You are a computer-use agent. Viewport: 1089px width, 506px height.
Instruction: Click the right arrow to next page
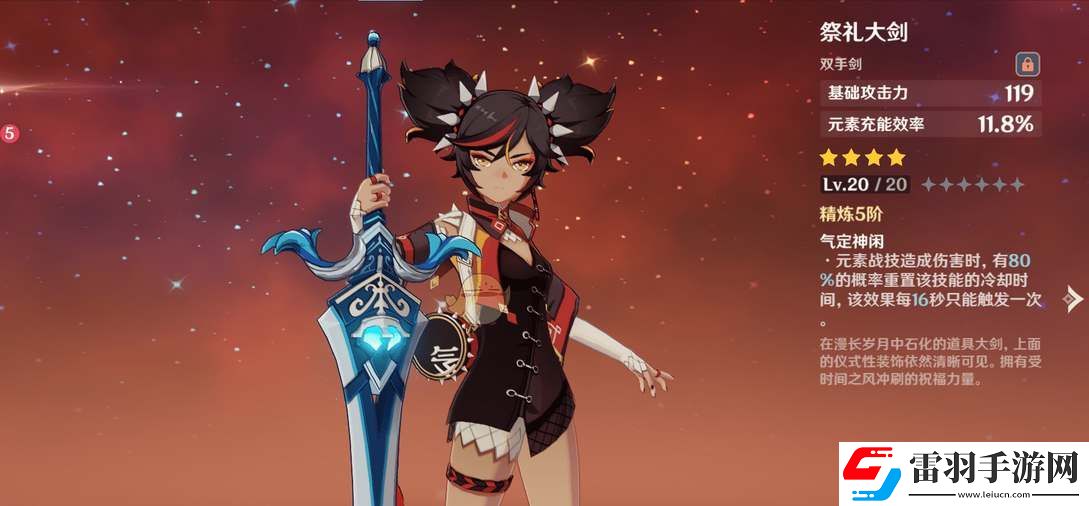pyautogui.click(x=1074, y=298)
